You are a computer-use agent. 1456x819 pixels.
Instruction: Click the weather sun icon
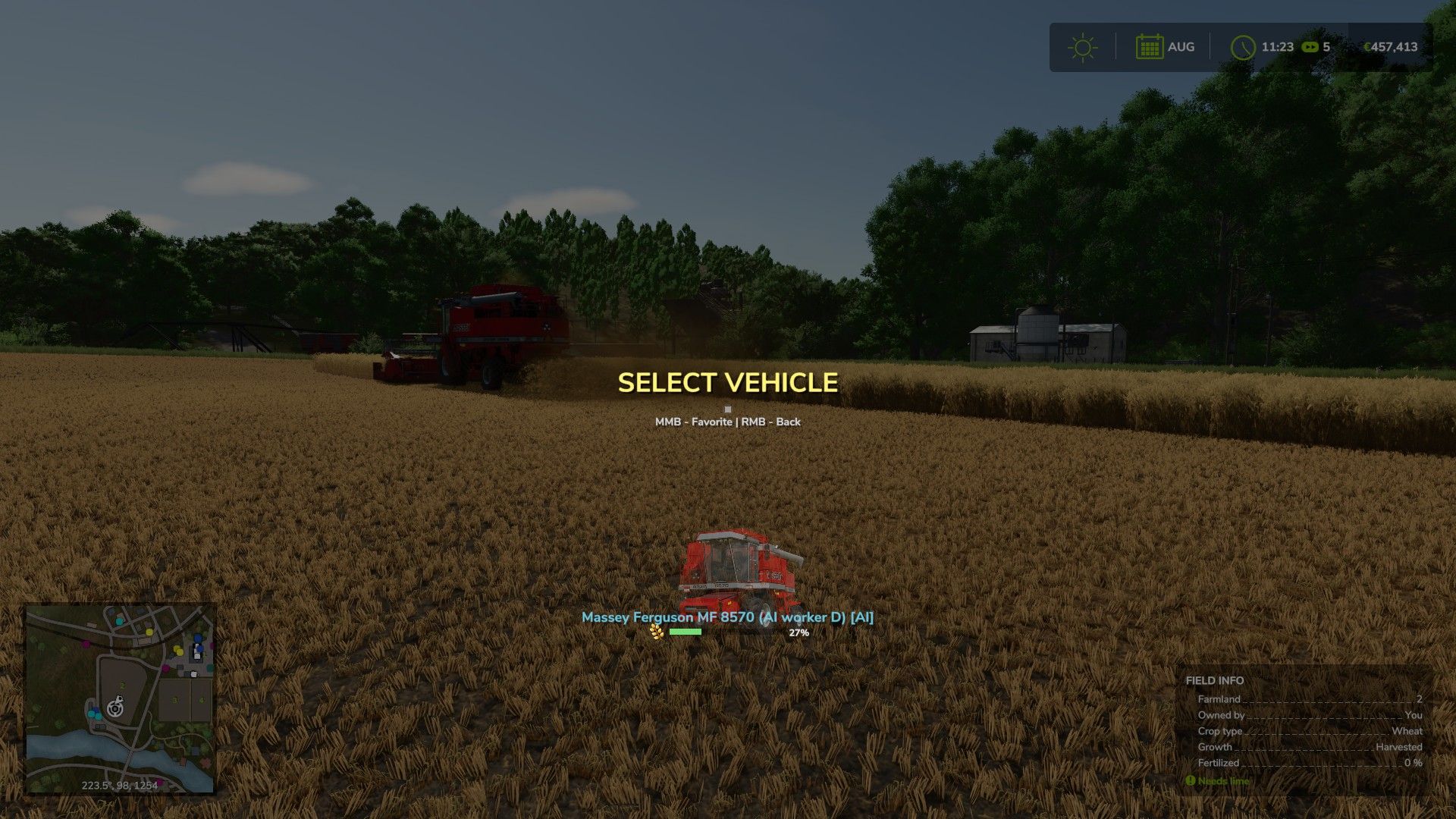coord(1083,47)
